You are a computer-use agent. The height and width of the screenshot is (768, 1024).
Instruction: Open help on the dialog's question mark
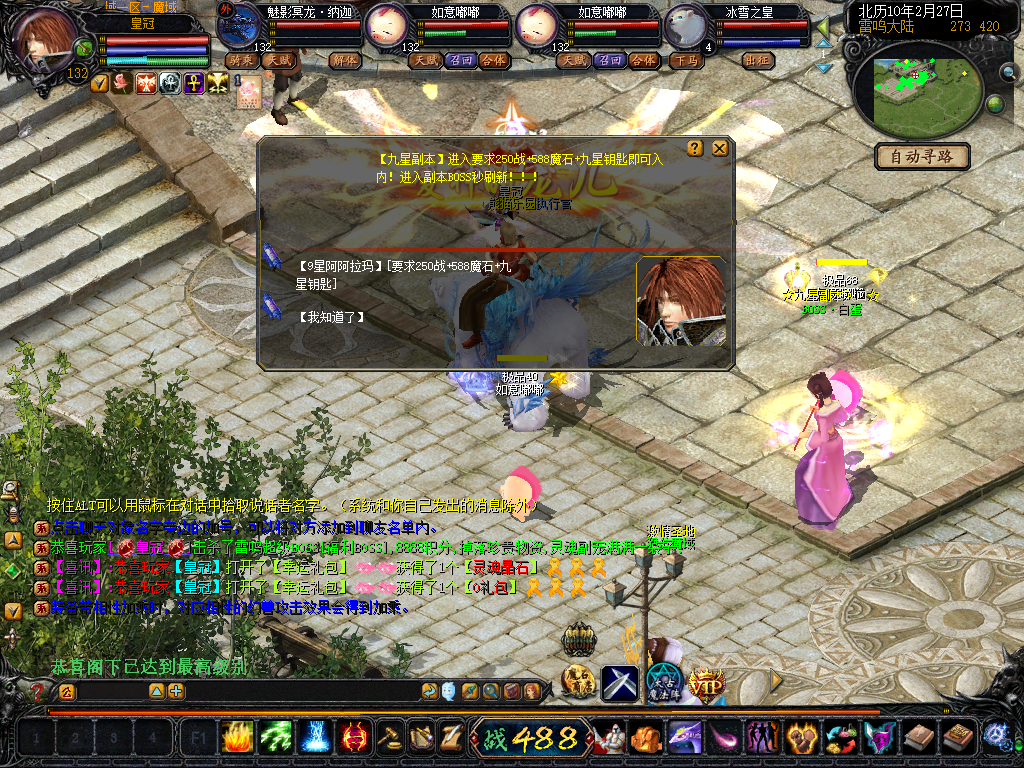(x=696, y=148)
